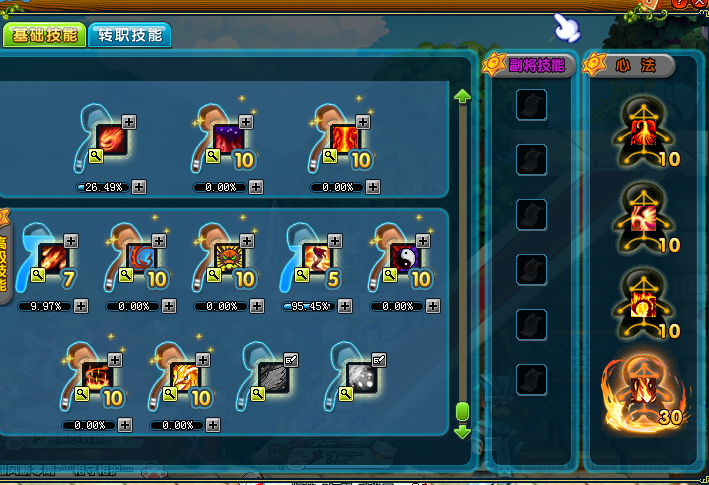
Task: Click the plus beside the 95.45% bar
Action: click(345, 306)
